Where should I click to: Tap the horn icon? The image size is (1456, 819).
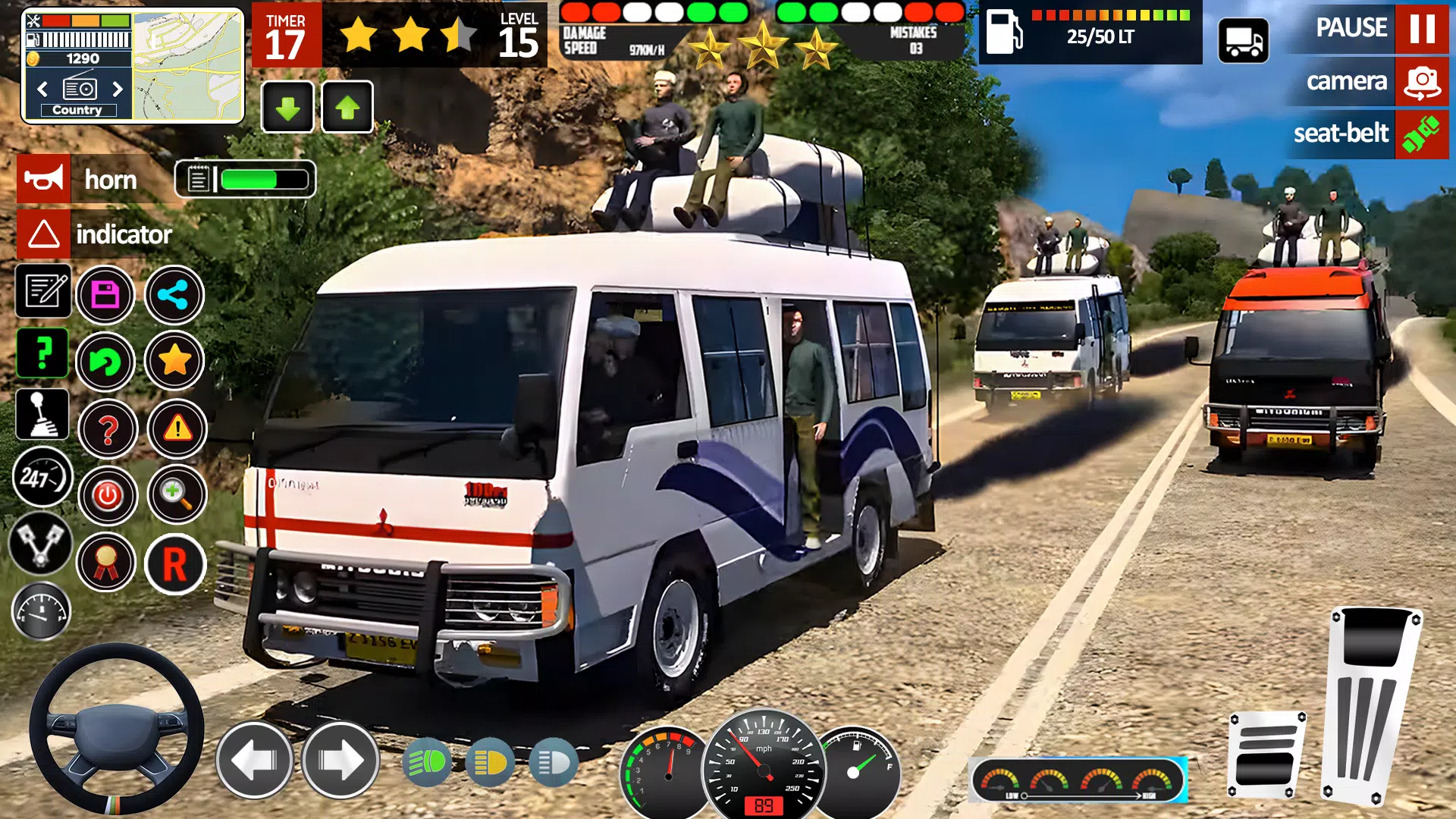(43, 180)
